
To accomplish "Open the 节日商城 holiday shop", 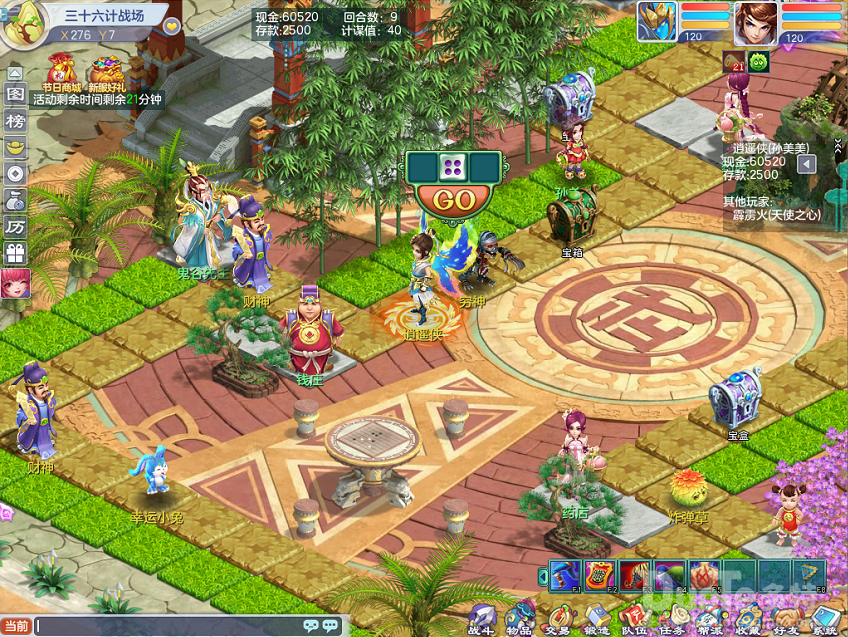I will pyautogui.click(x=61, y=72).
